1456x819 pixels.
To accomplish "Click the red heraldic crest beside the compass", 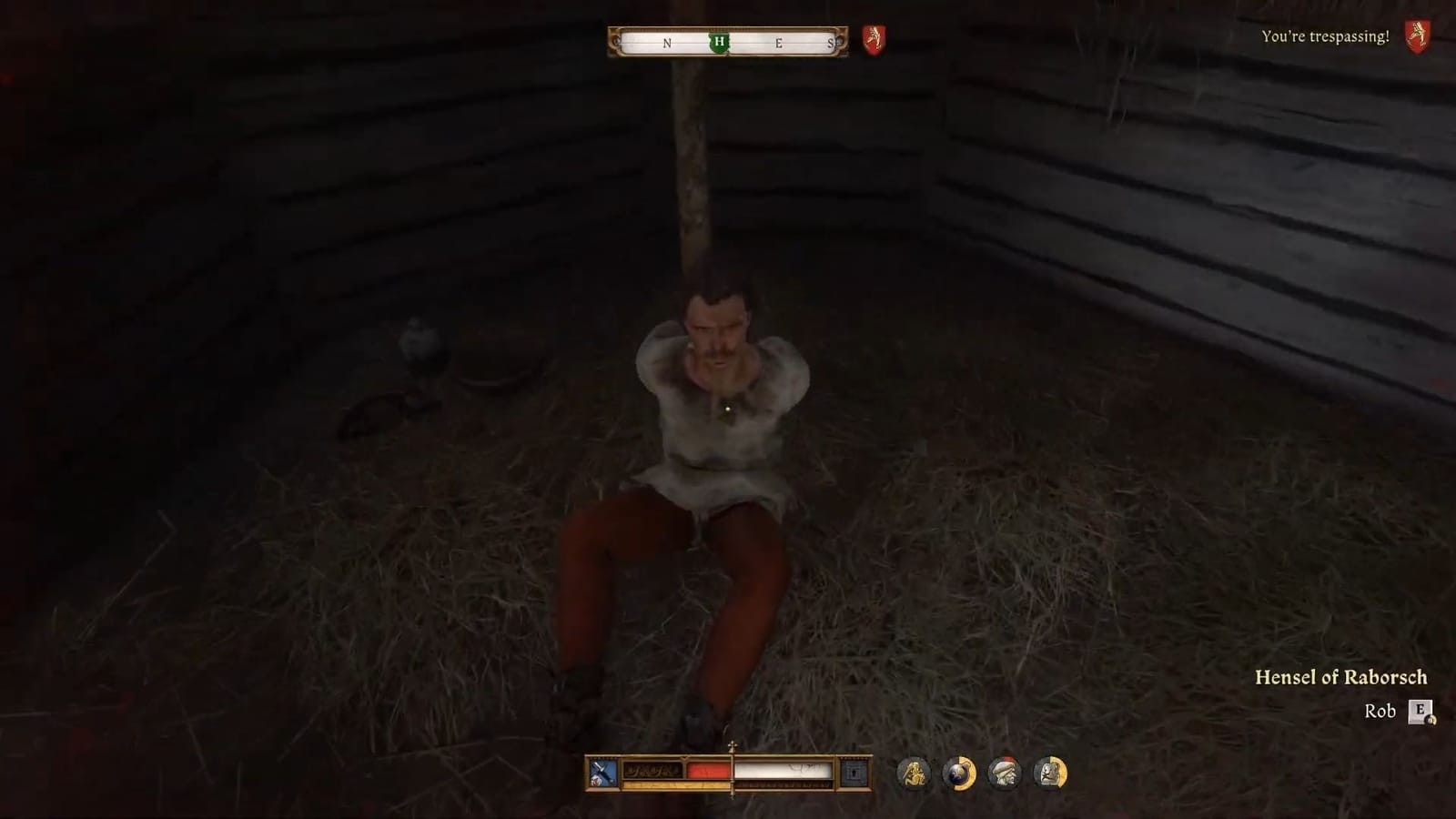I will pos(874,41).
